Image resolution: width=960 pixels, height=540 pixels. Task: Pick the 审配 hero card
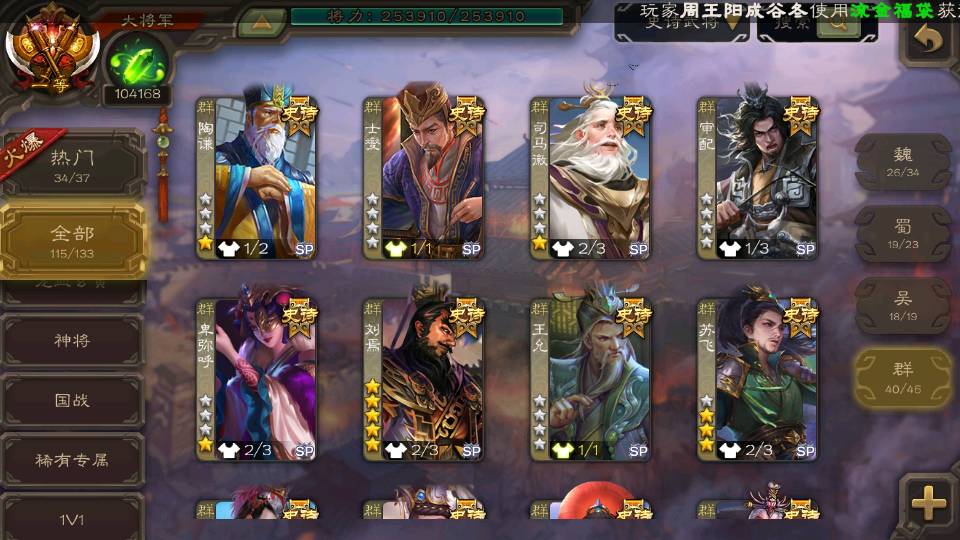coord(758,177)
